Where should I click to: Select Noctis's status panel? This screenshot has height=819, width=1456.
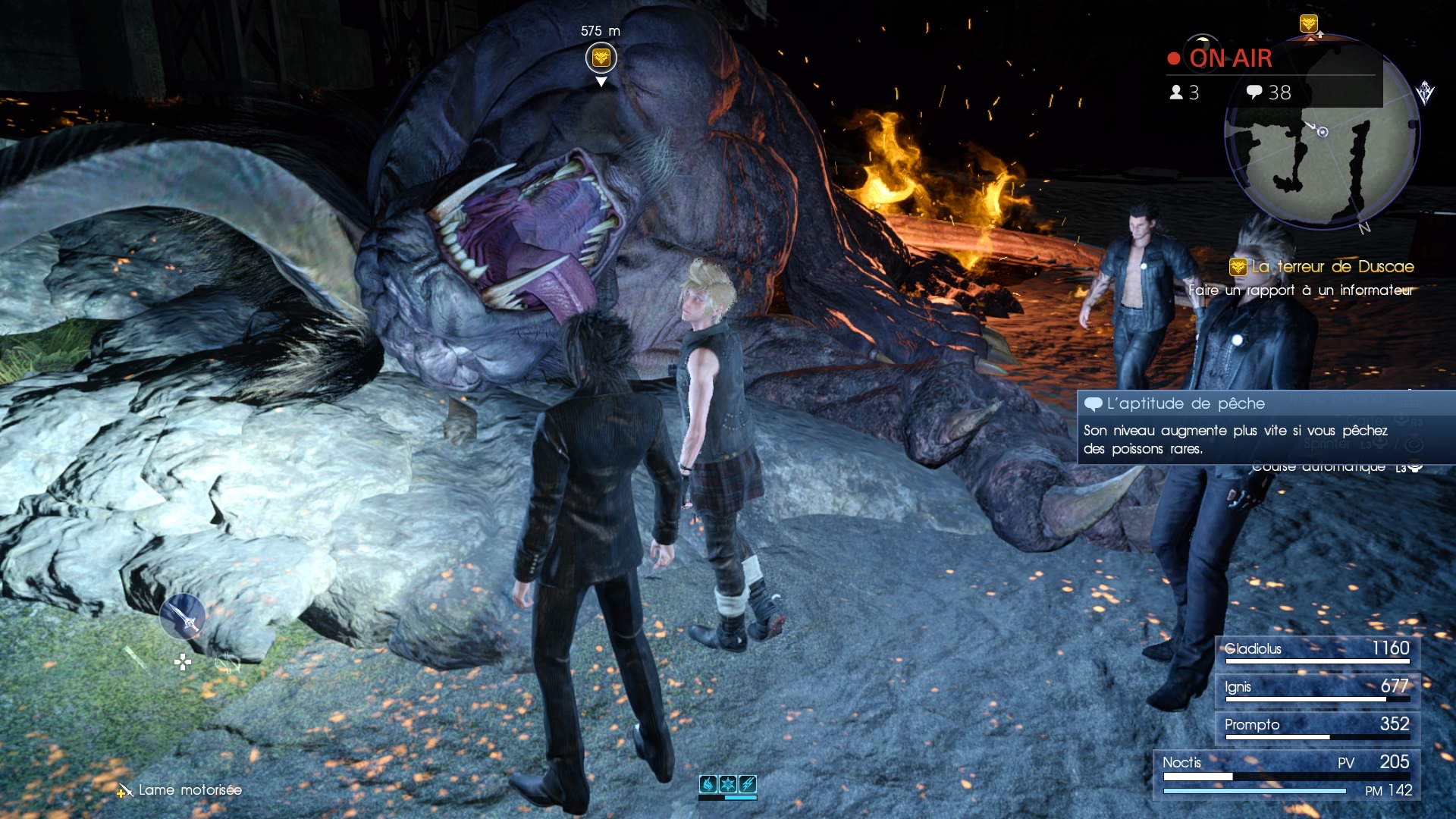click(1286, 775)
